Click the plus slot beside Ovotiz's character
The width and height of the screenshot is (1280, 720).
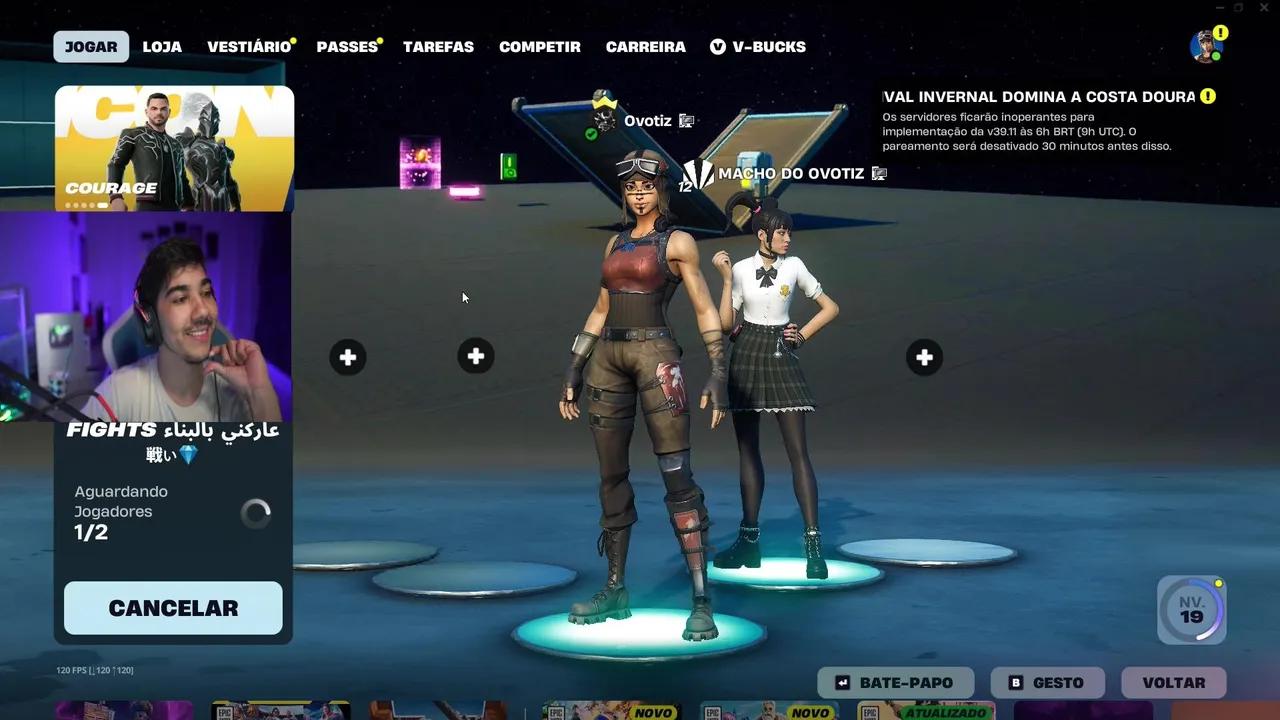click(476, 356)
